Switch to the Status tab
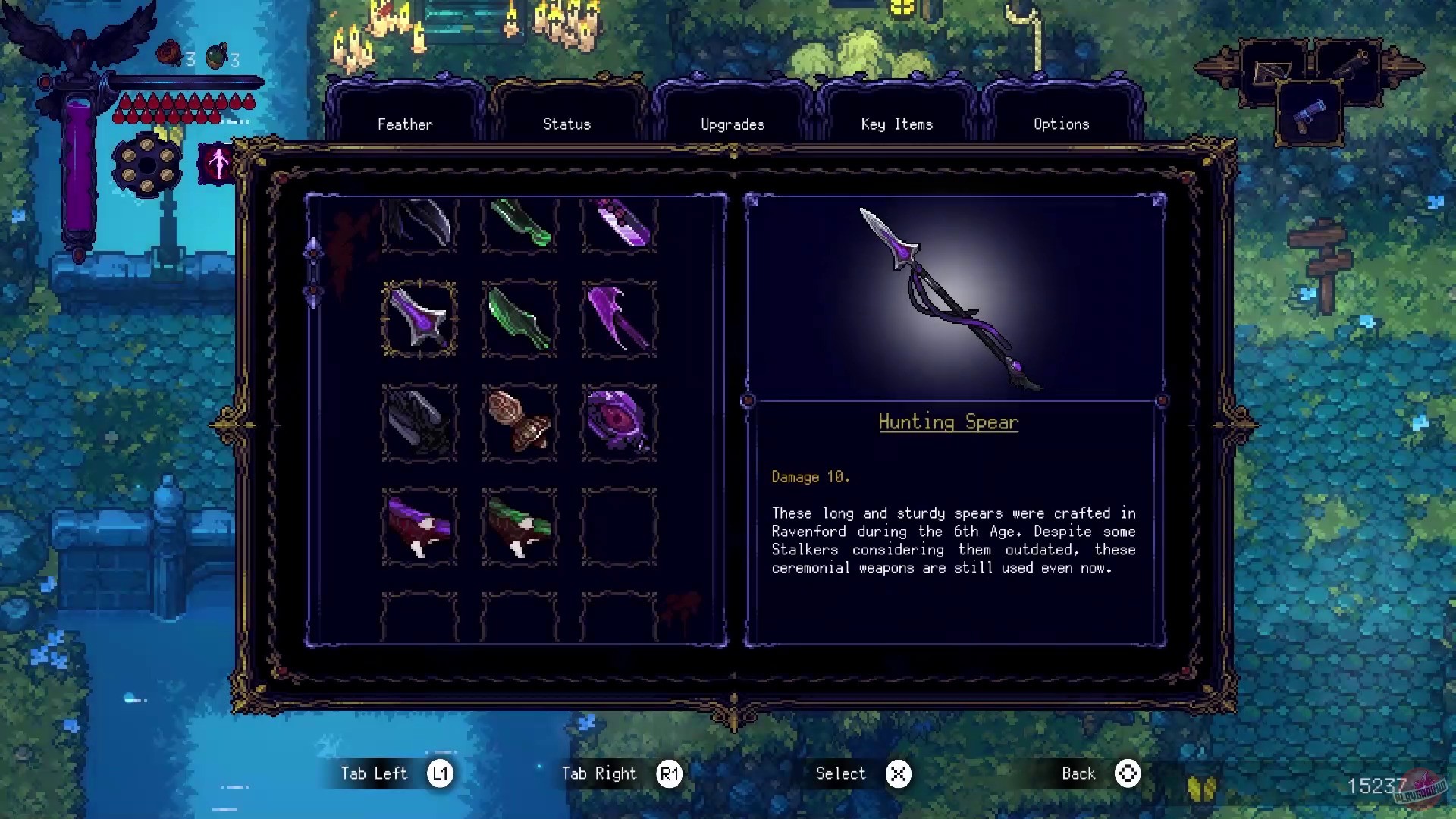Image resolution: width=1456 pixels, height=819 pixels. [x=566, y=124]
